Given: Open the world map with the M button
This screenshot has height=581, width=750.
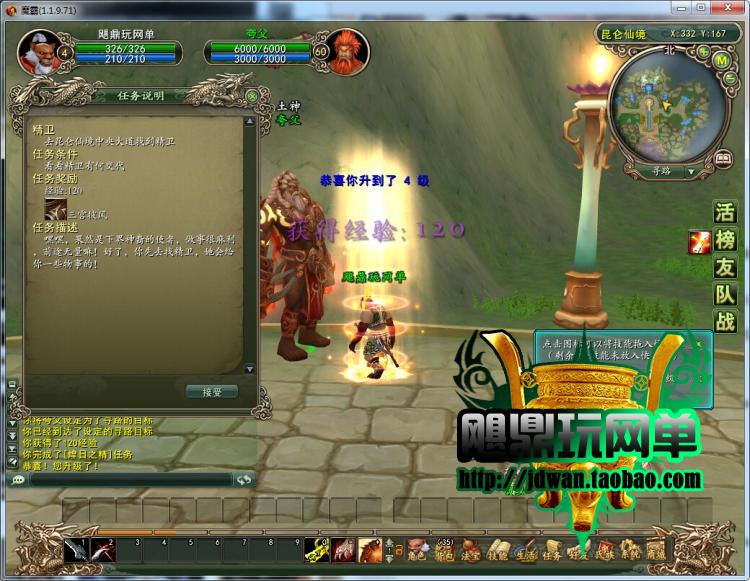Looking at the screenshot, I should click(720, 60).
